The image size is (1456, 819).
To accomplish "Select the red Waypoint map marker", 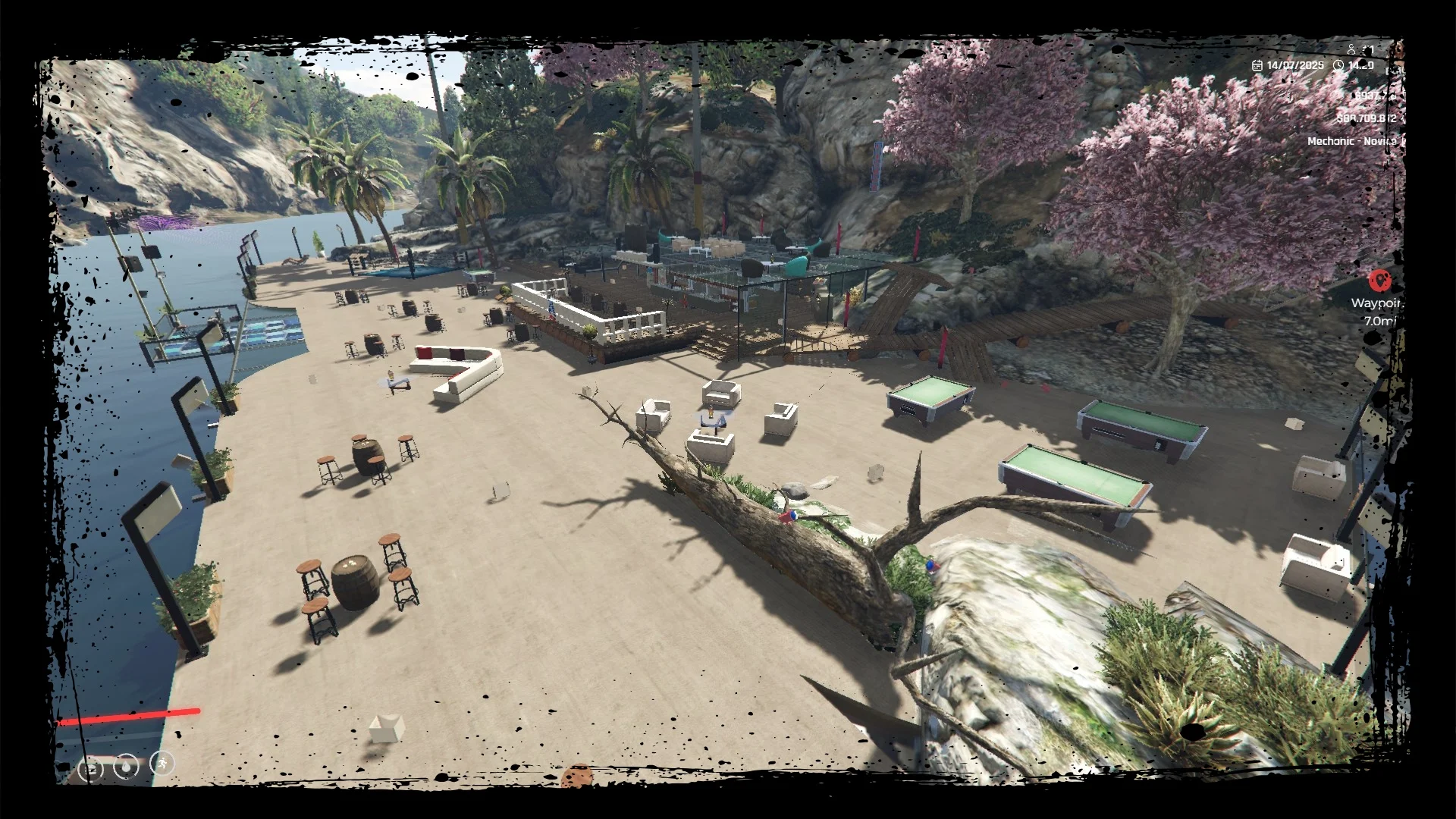I will 1379,281.
